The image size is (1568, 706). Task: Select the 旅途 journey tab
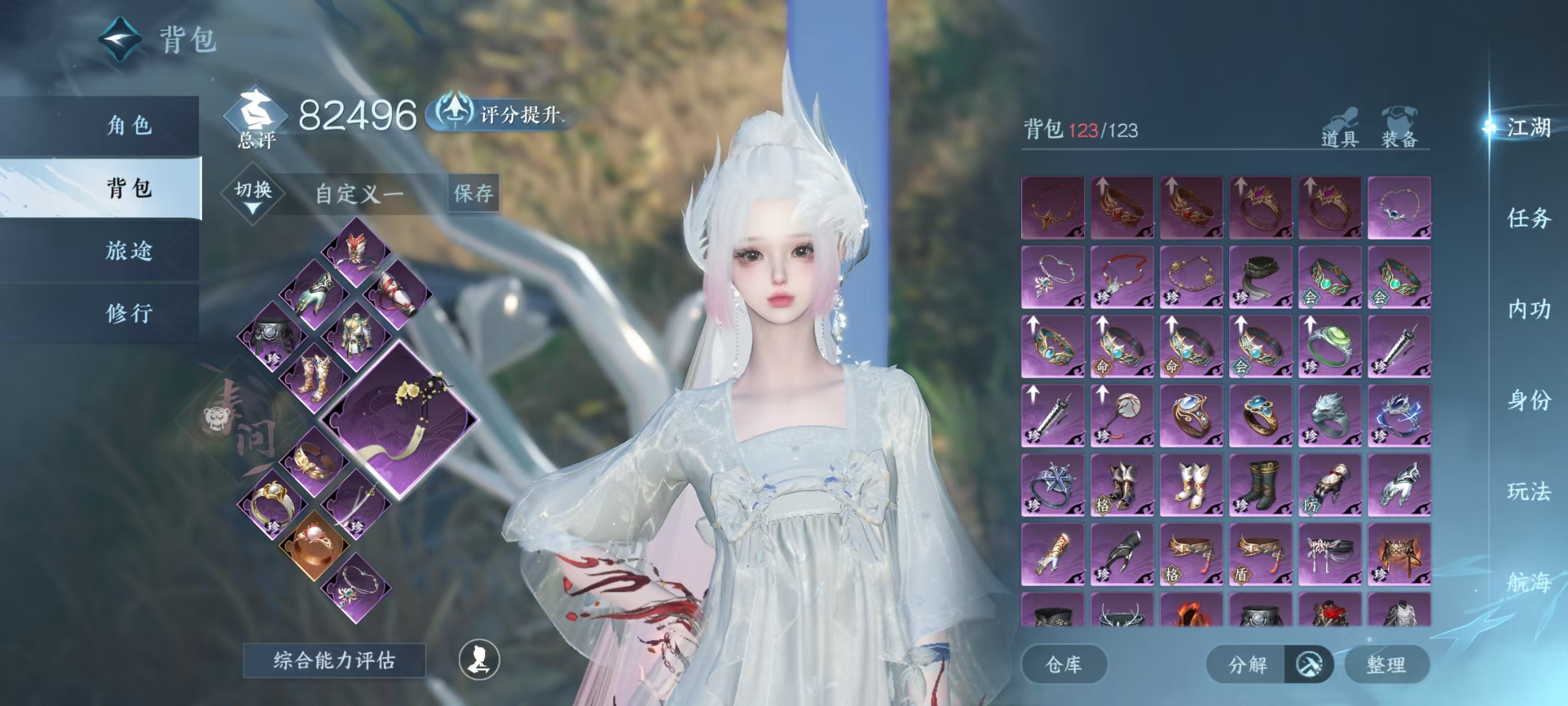pos(128,250)
